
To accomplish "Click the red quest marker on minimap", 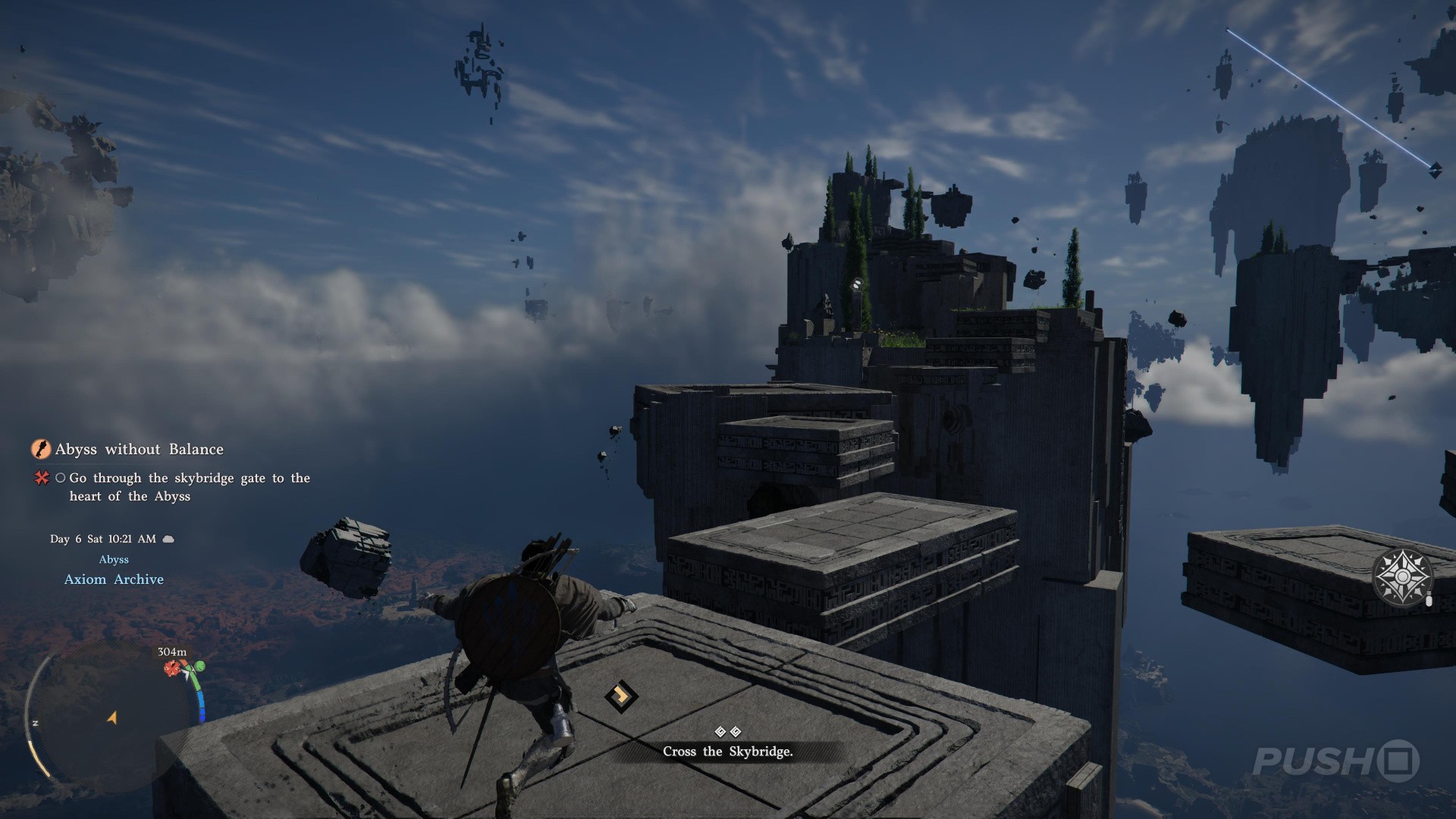I will click(173, 668).
